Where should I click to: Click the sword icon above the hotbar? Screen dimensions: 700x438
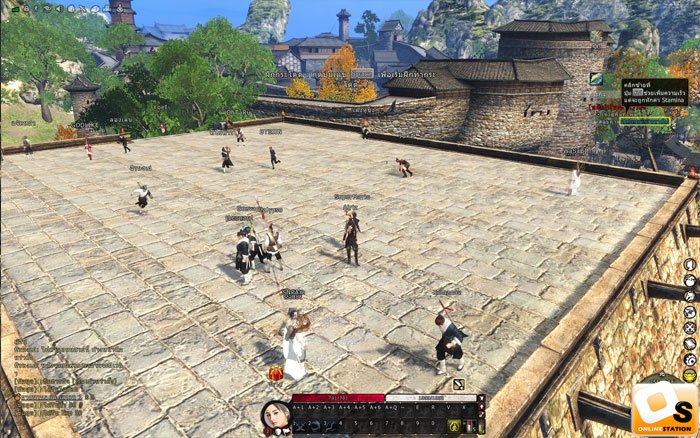coord(458,384)
